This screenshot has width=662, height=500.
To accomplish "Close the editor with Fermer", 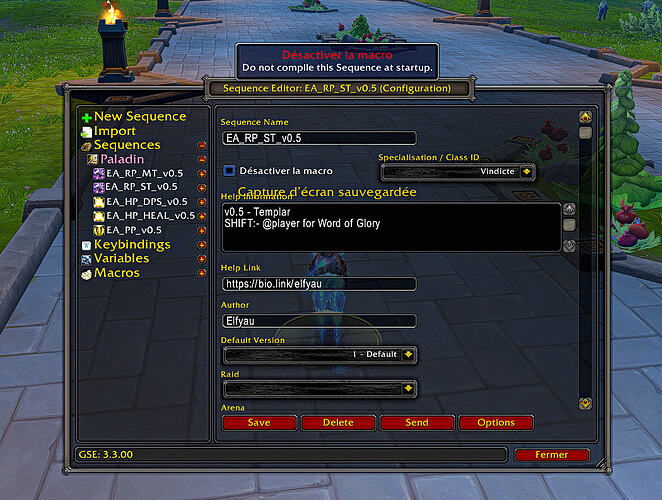I will (x=551, y=455).
